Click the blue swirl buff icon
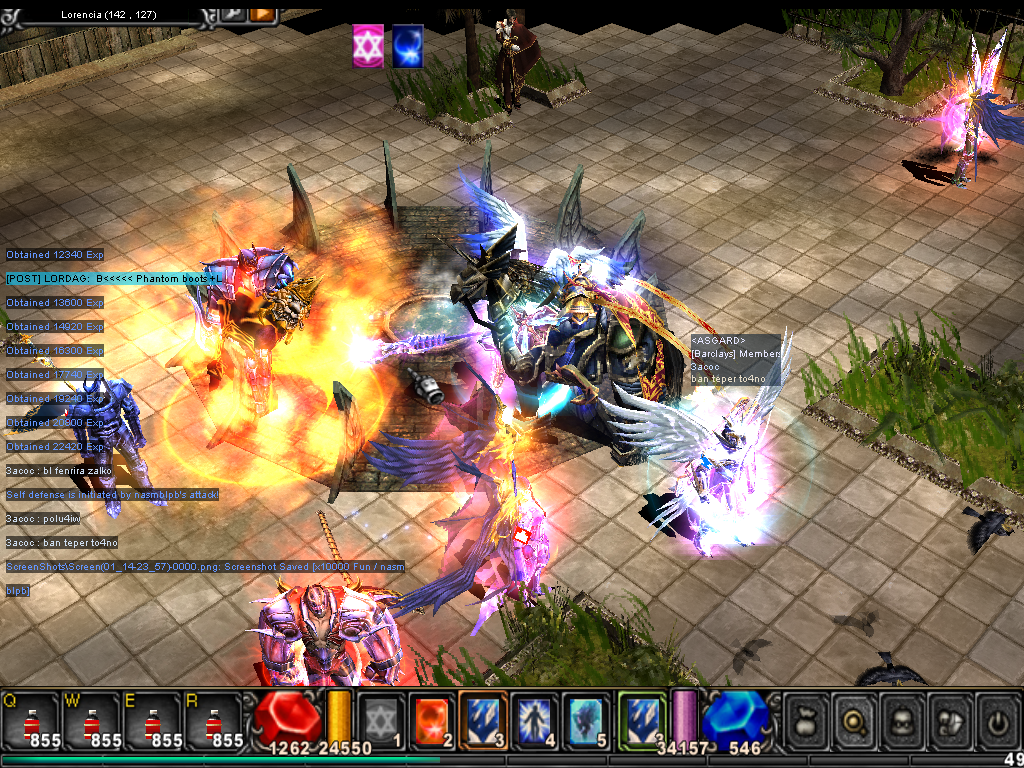This screenshot has width=1024, height=768. click(x=407, y=47)
